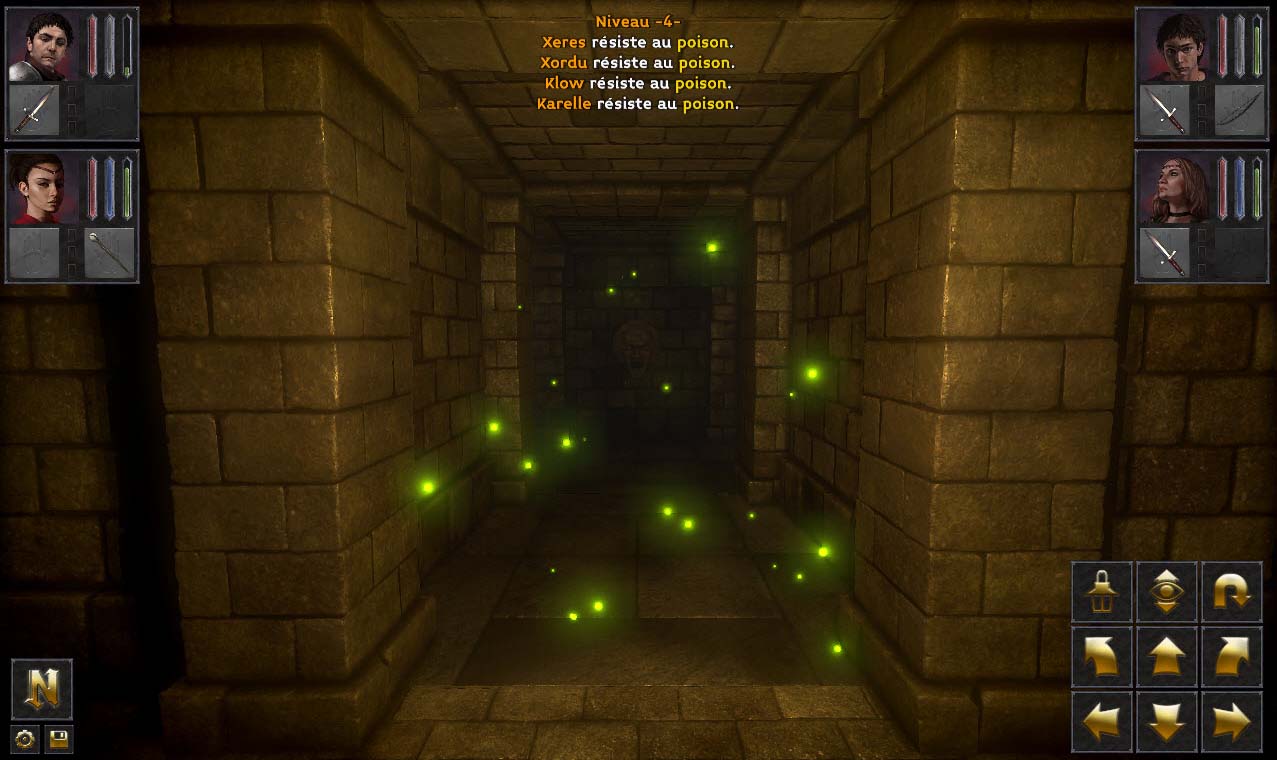Turn right with the curved right arrow
Screen dimensions: 1277x760
[1231, 657]
